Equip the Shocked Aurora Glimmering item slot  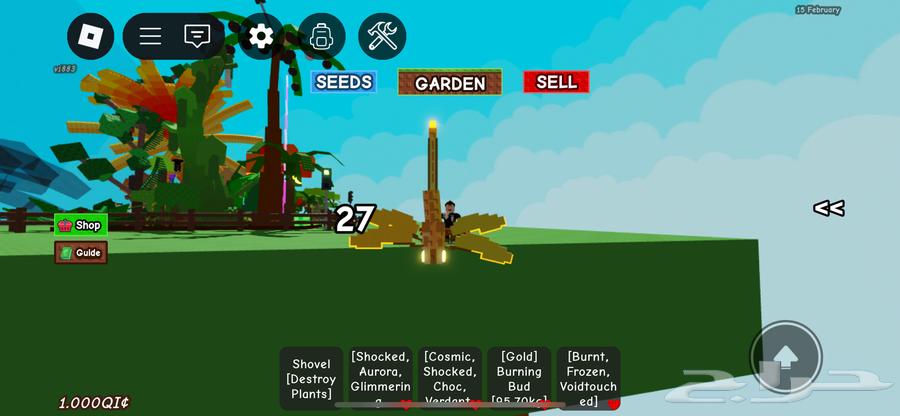[x=380, y=378]
